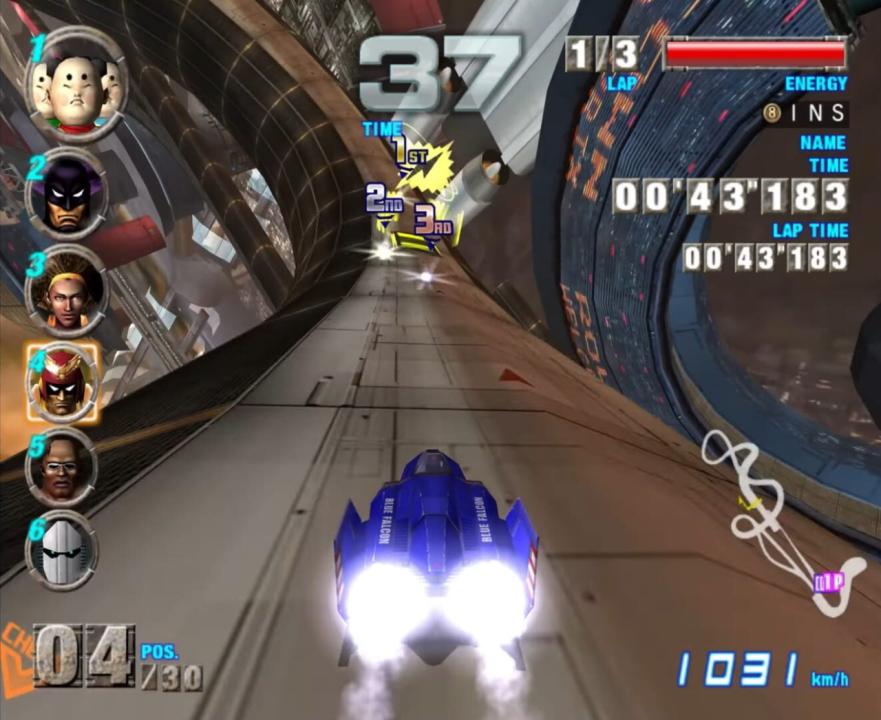
Task: Click the white-helmet racer portrait ranked sixth
Action: coord(62,550)
